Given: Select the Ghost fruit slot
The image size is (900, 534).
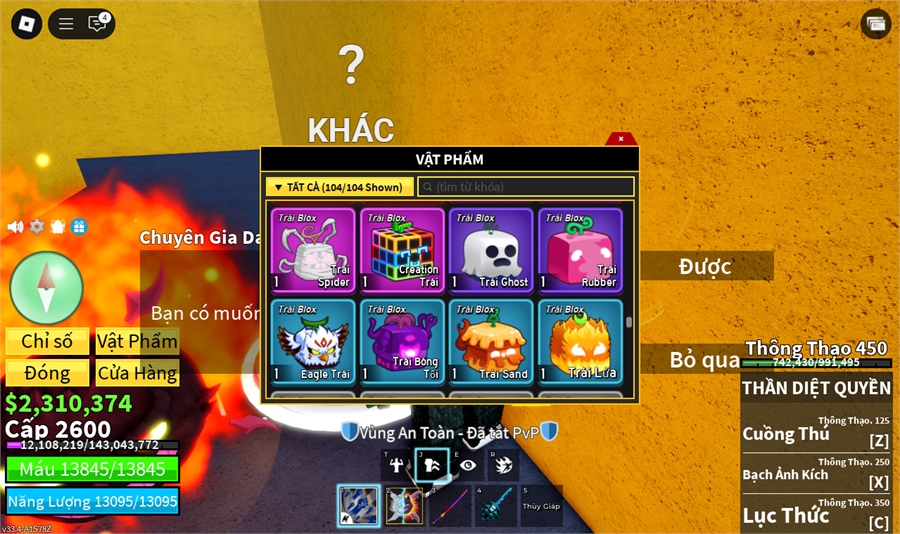Looking at the screenshot, I should pos(491,250).
